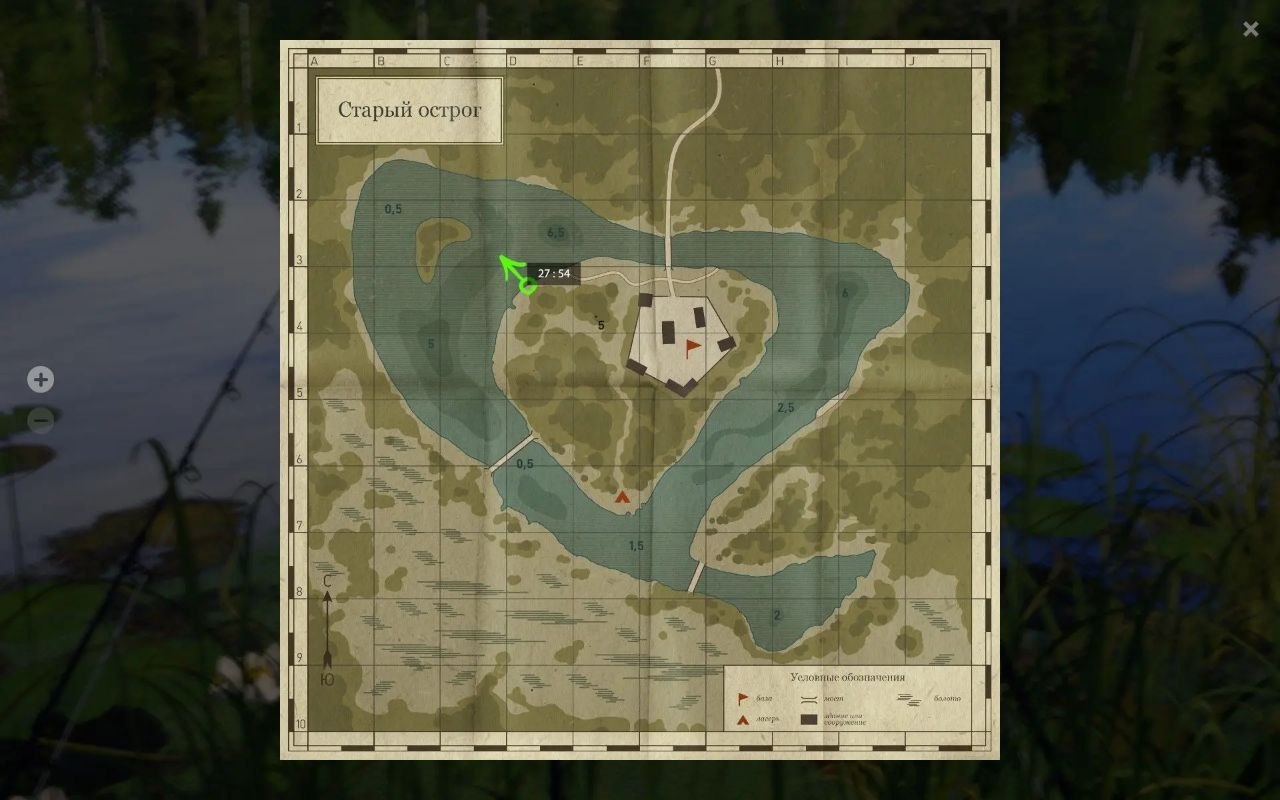Click the building symbol in the legend

[808, 719]
